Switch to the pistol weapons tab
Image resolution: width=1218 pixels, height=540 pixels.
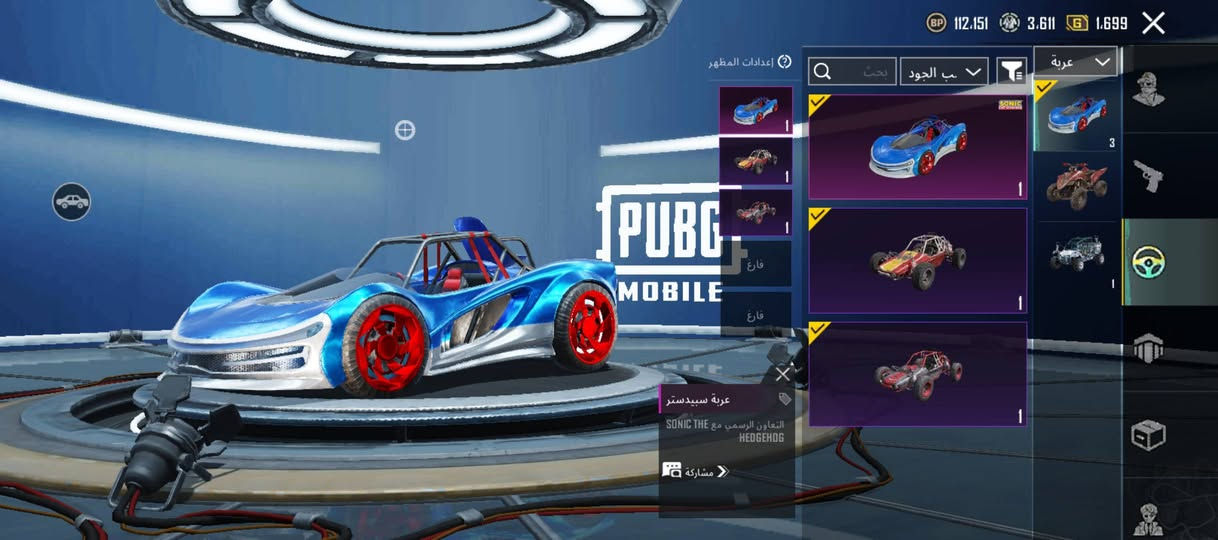coord(1148,178)
